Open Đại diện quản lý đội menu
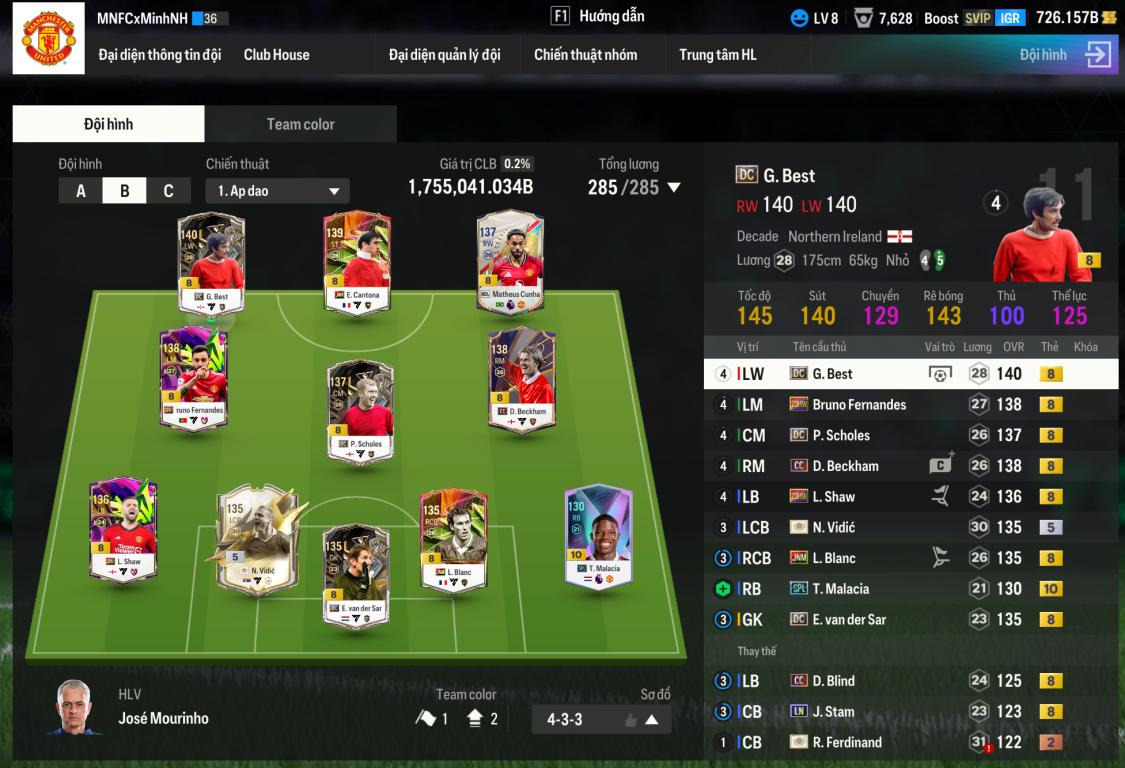 pos(444,55)
